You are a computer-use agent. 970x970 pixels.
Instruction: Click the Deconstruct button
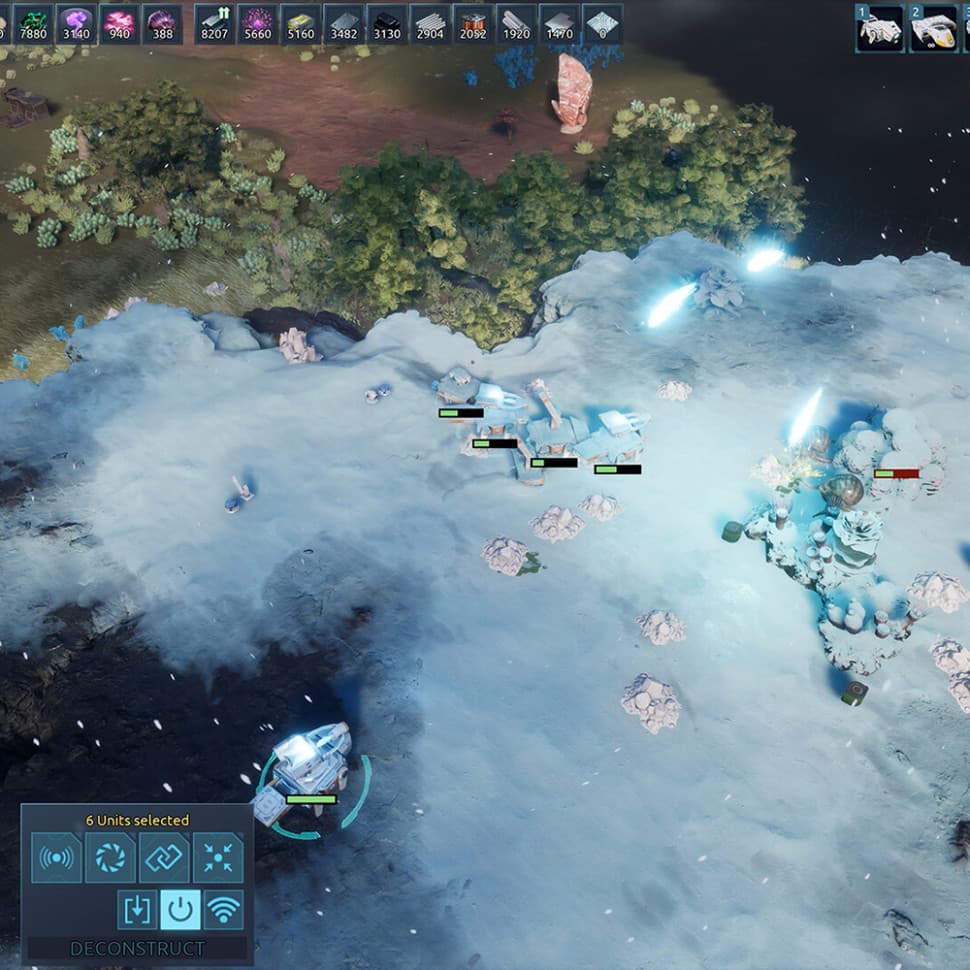(137, 948)
